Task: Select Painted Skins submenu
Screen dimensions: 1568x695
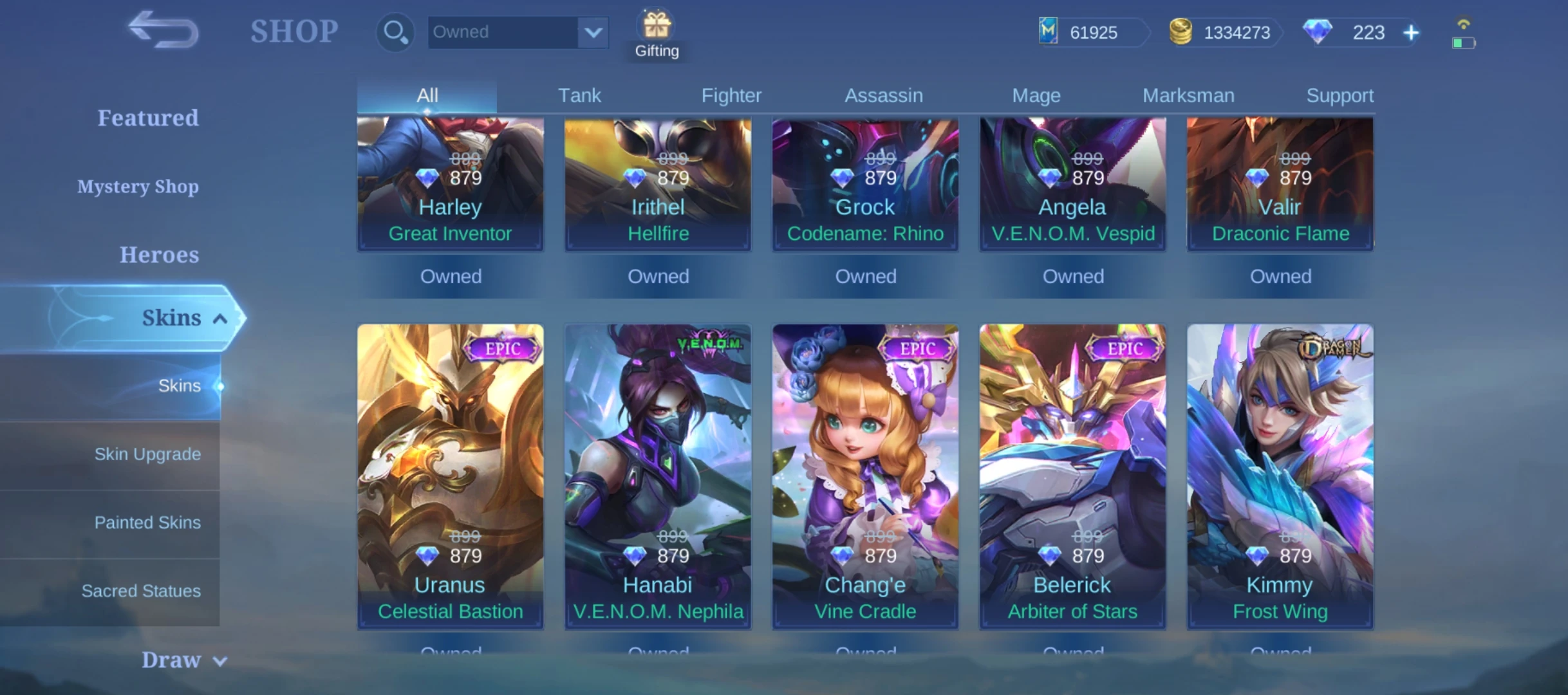Action: pyautogui.click(x=147, y=523)
